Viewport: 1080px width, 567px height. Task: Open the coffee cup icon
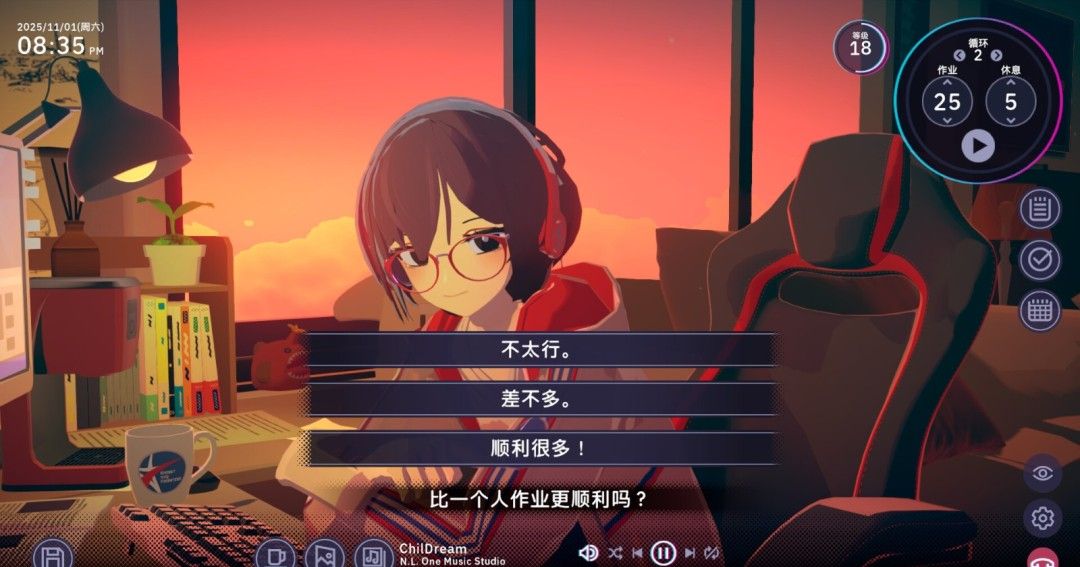[275, 555]
